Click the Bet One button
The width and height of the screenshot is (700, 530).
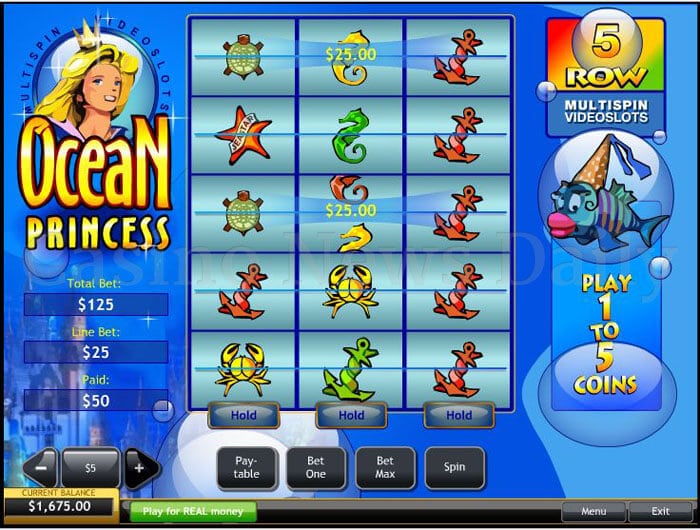point(316,467)
